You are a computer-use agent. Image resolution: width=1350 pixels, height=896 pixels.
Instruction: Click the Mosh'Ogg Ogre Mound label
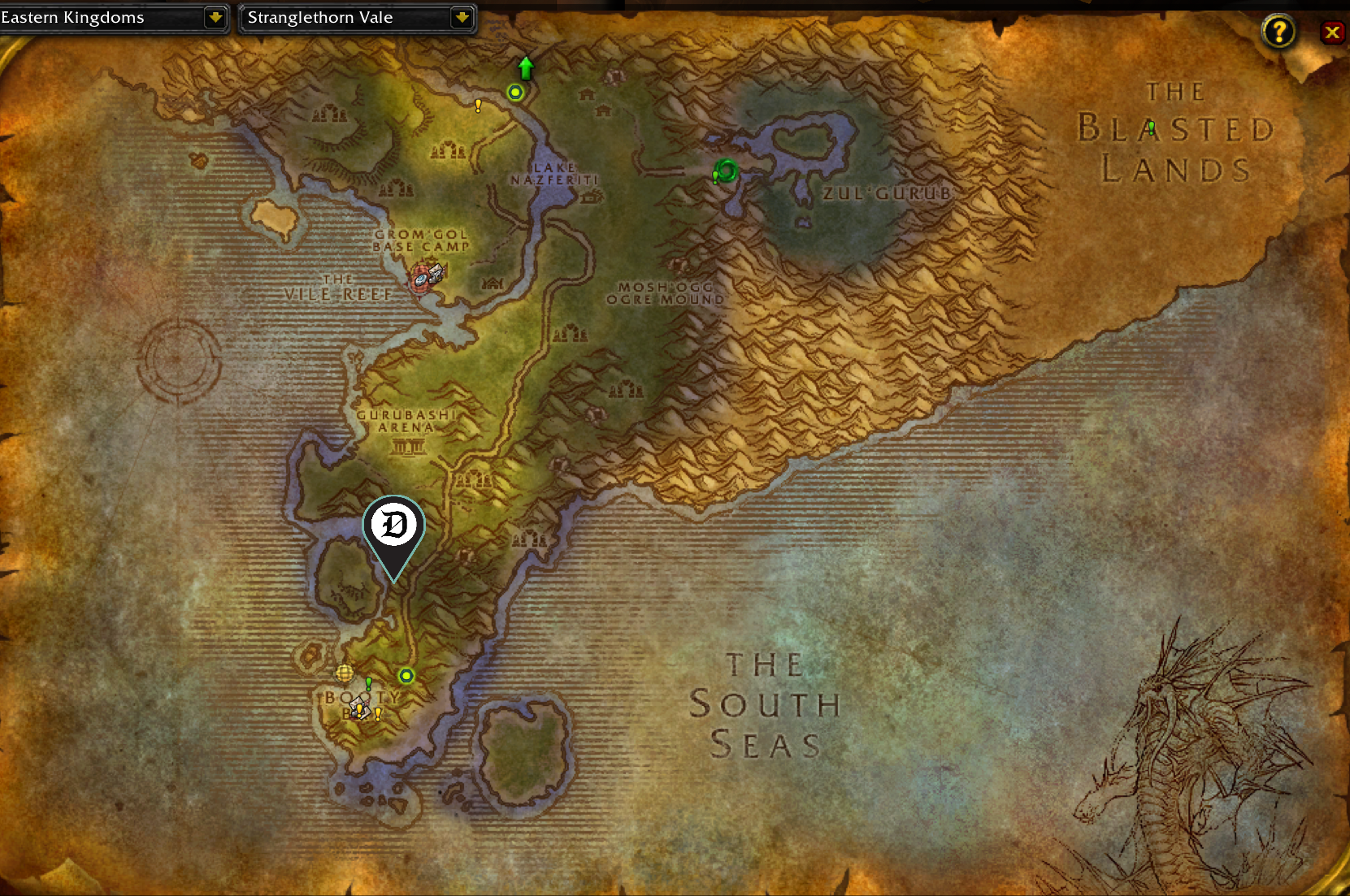[x=666, y=293]
